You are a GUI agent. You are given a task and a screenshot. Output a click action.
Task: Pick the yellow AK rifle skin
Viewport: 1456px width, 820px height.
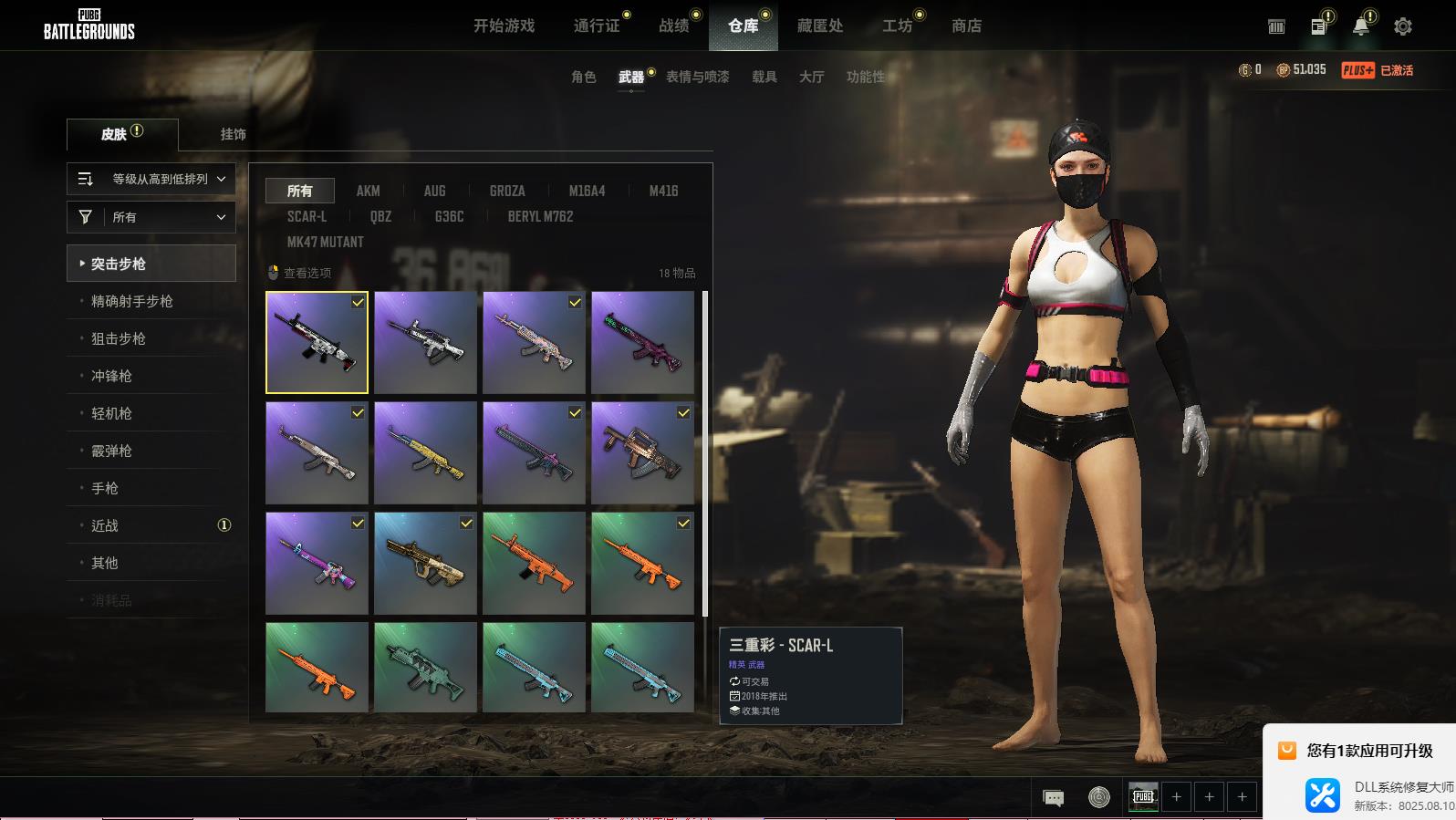[x=425, y=452]
